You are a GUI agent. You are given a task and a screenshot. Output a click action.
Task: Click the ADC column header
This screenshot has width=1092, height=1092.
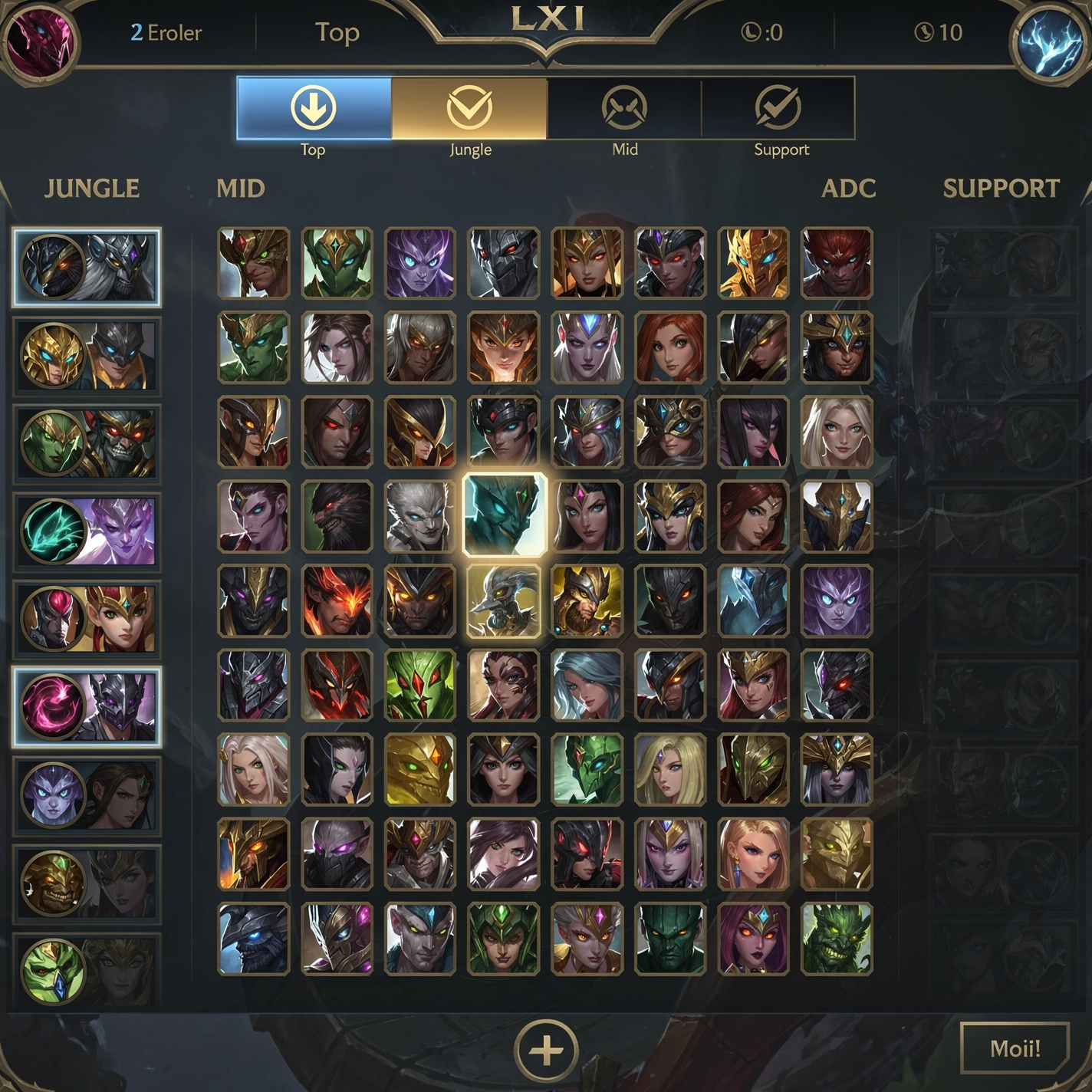pos(850,189)
